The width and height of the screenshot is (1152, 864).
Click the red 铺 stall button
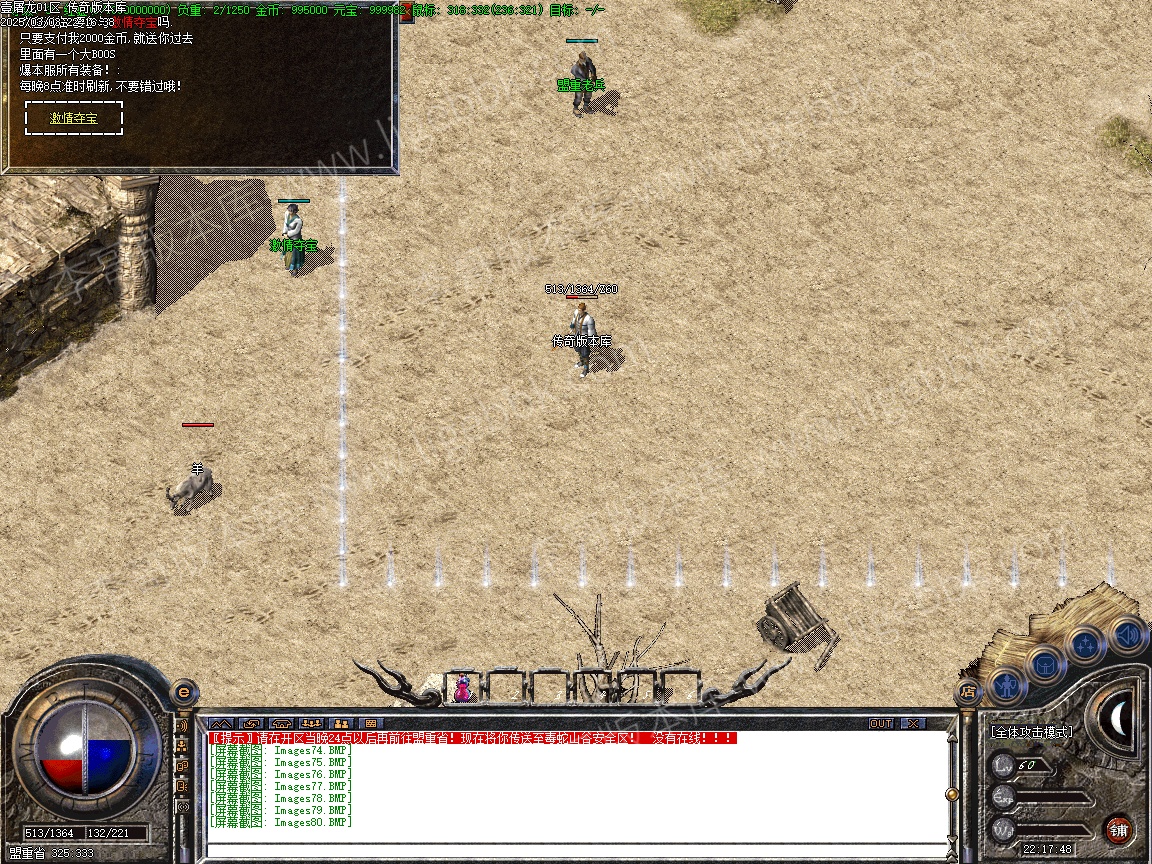click(x=1118, y=829)
